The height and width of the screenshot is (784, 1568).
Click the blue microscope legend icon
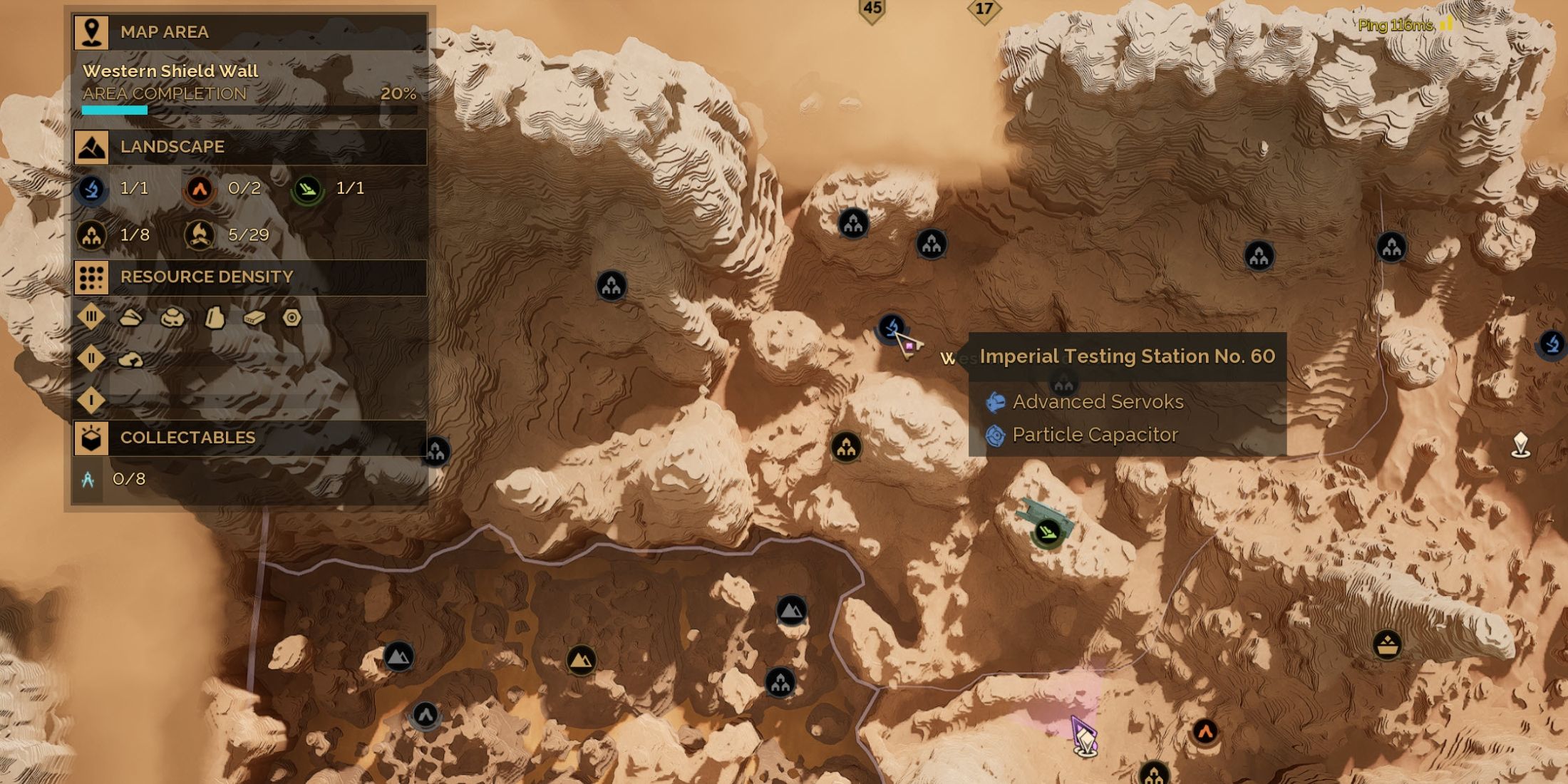pyautogui.click(x=92, y=189)
